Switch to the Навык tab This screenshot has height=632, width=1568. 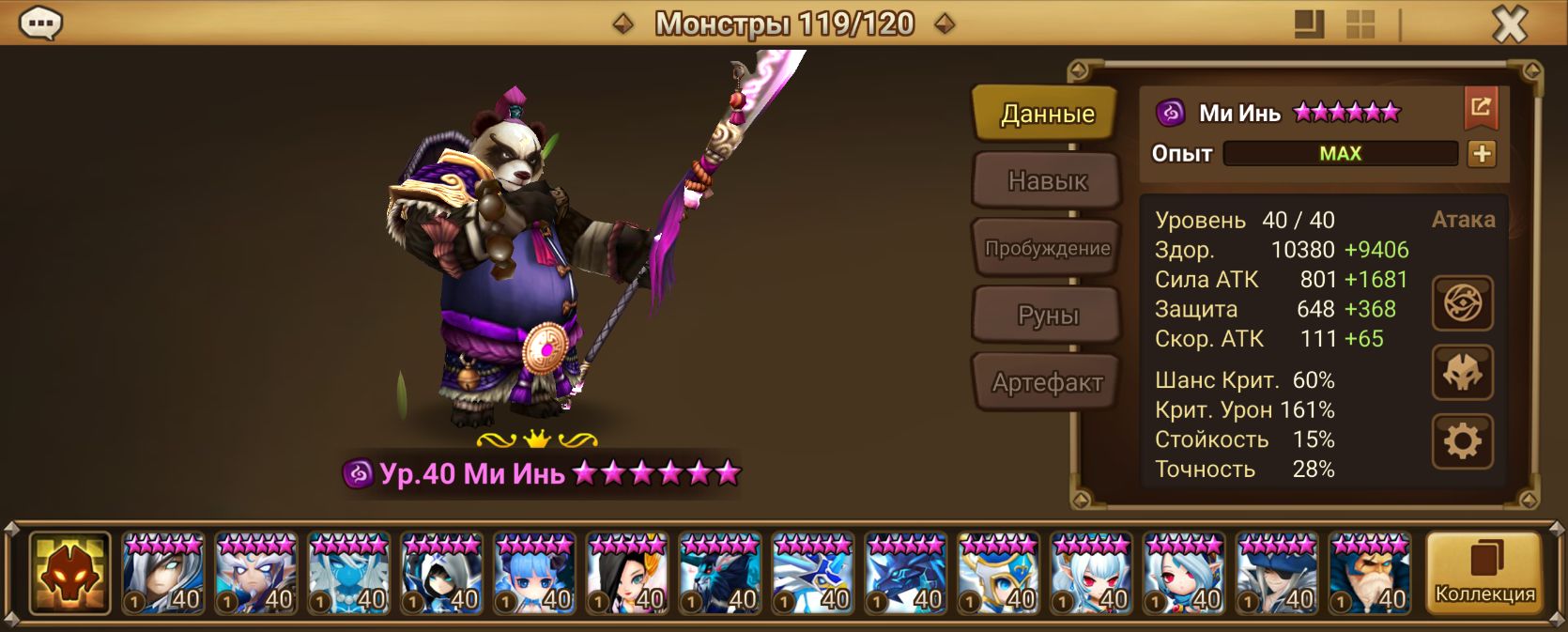point(1047,180)
